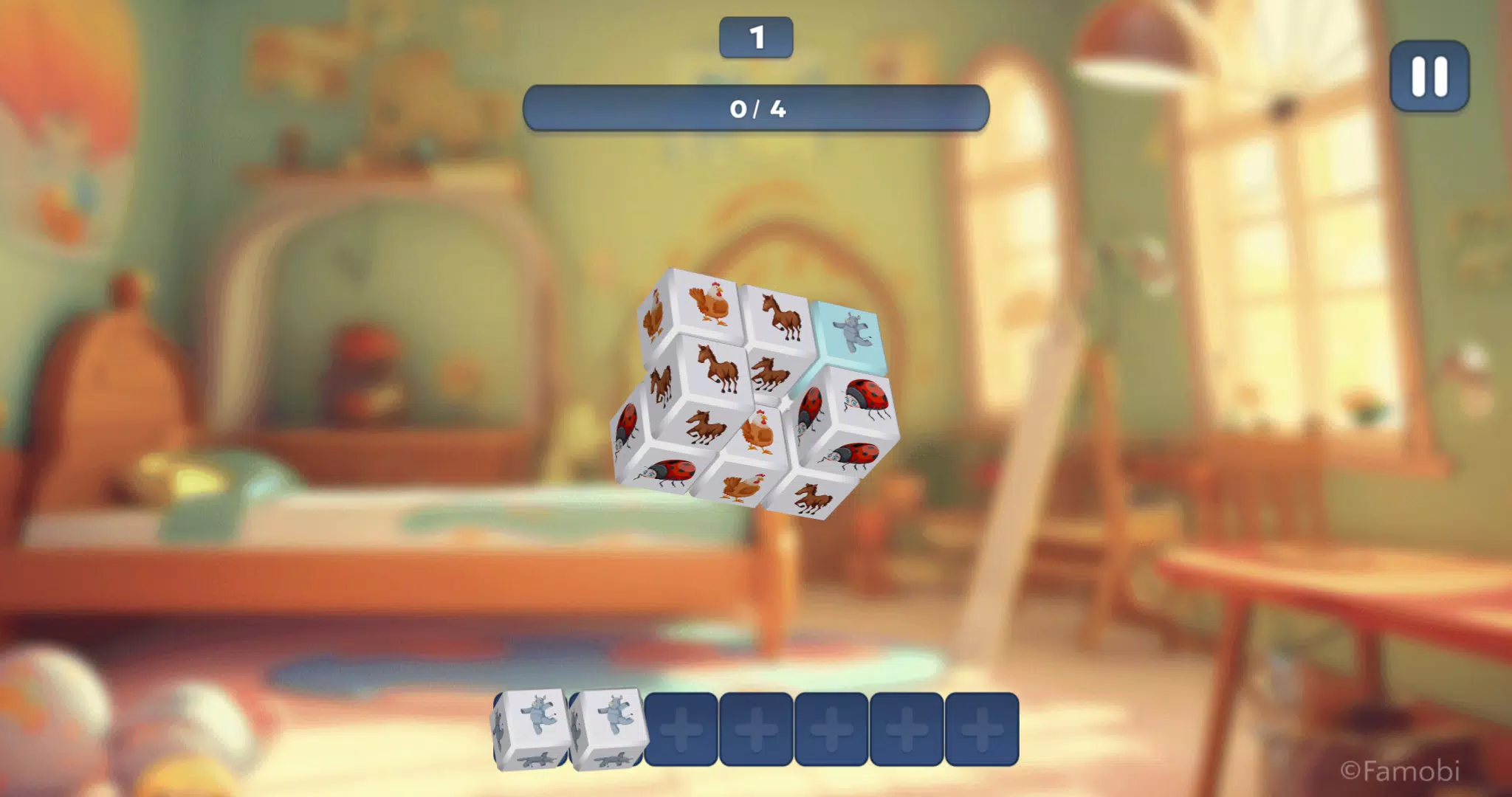Click the 0/4 progress bar
The width and height of the screenshot is (1512, 797).
tap(756, 109)
